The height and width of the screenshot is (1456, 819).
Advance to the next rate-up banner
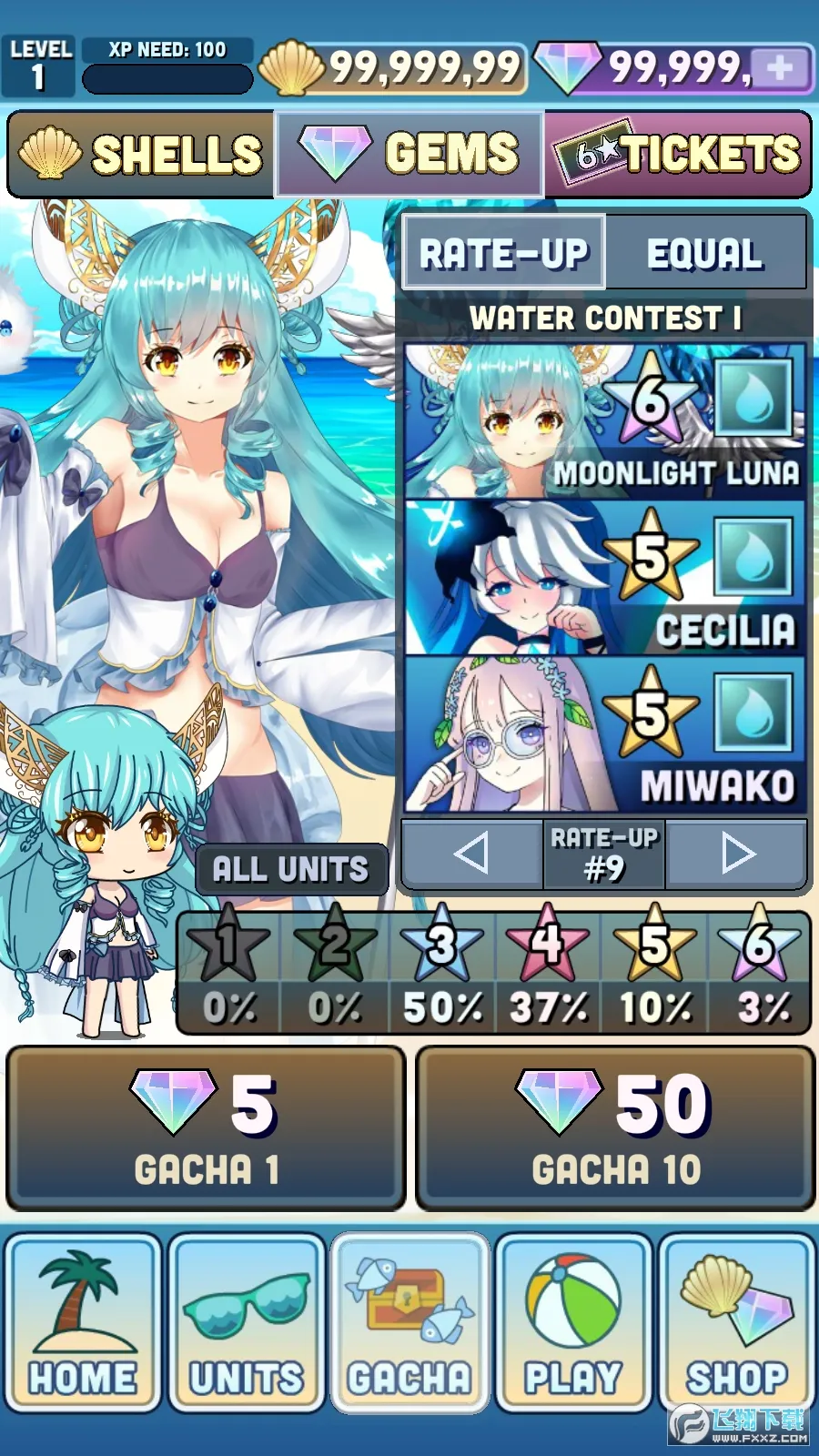(x=737, y=854)
